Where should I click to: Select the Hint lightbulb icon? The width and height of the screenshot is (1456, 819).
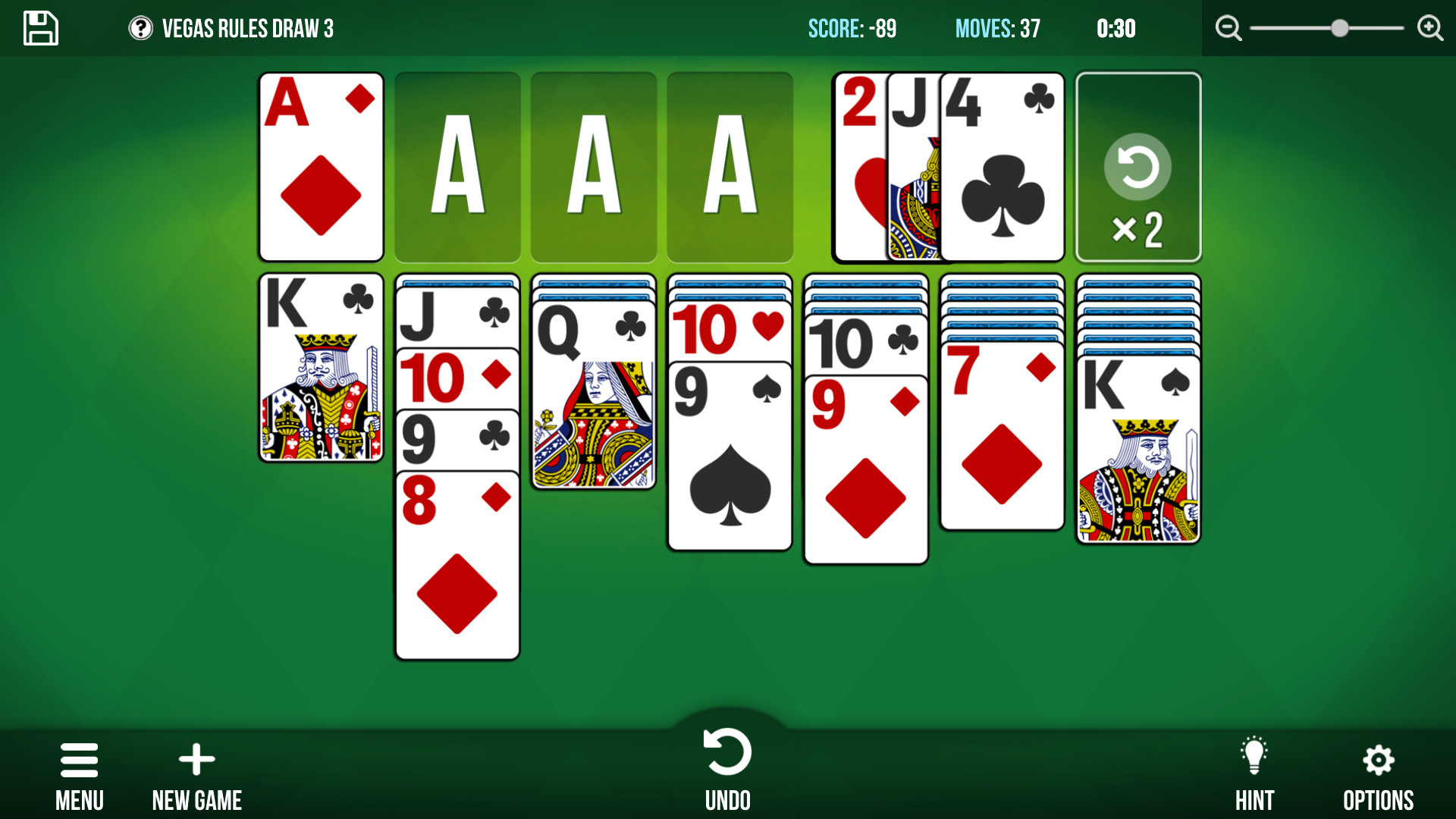pos(1255,756)
